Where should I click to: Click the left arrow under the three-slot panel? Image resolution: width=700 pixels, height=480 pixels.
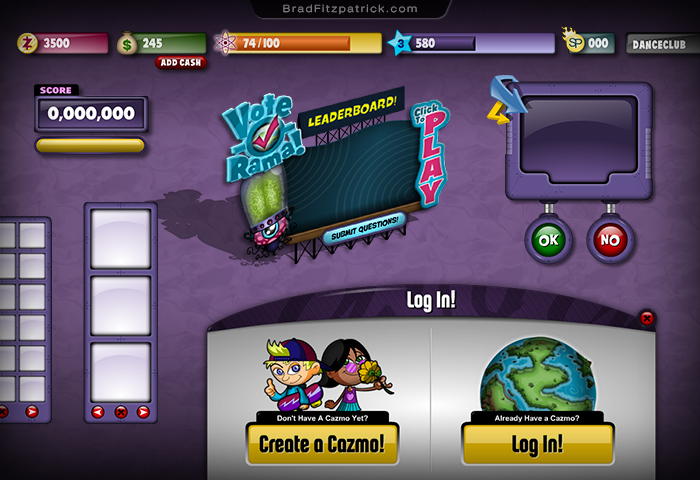(98, 411)
